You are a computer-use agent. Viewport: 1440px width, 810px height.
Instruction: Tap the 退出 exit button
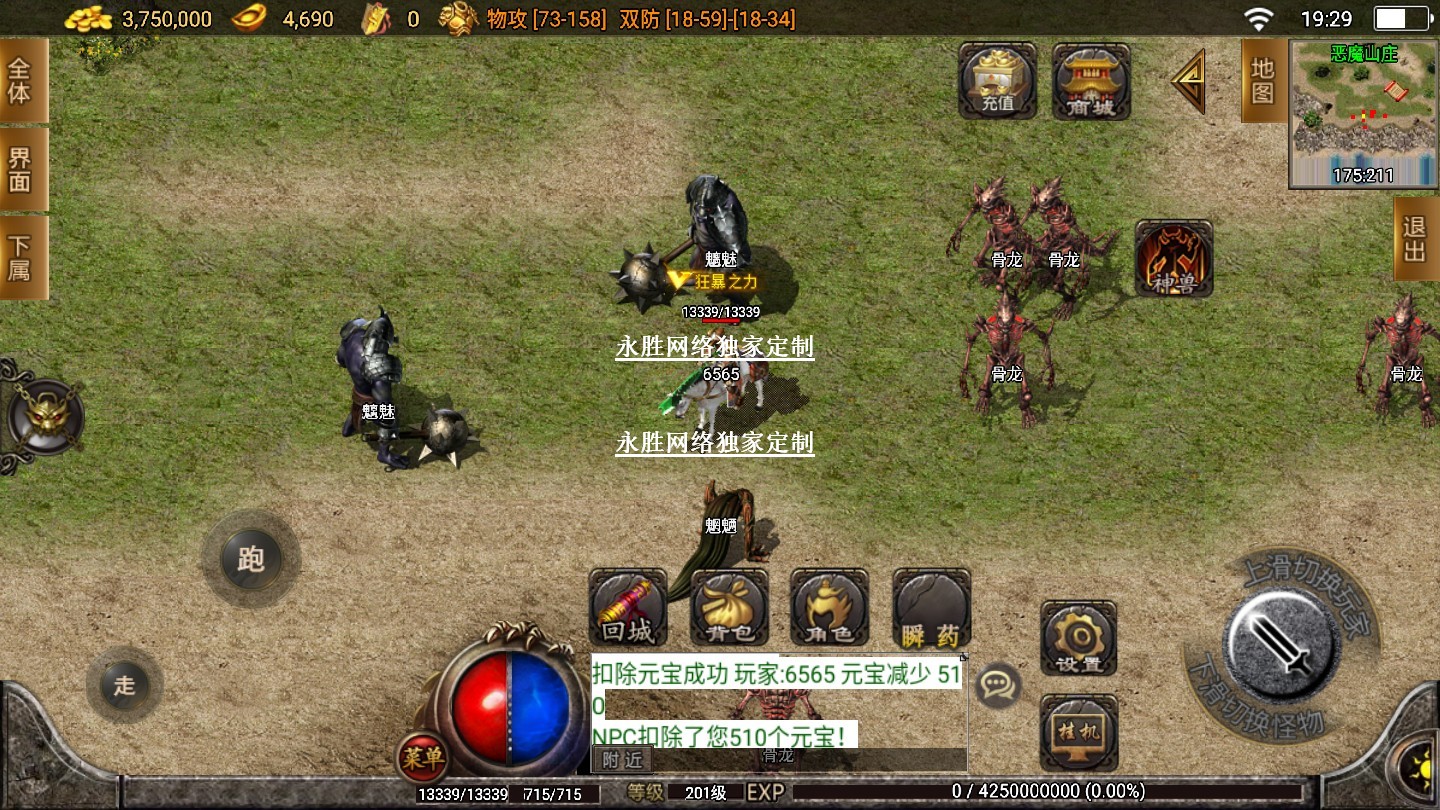coord(1415,238)
